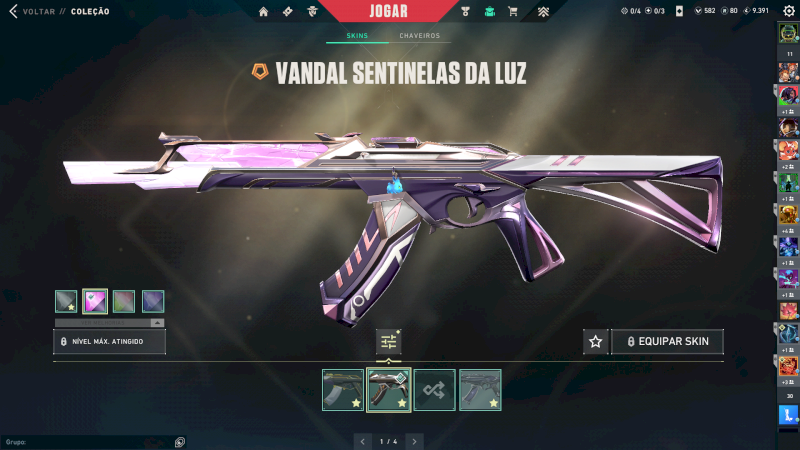Go to the previous skin page
Screen dimensions: 800x450
pos(364,441)
